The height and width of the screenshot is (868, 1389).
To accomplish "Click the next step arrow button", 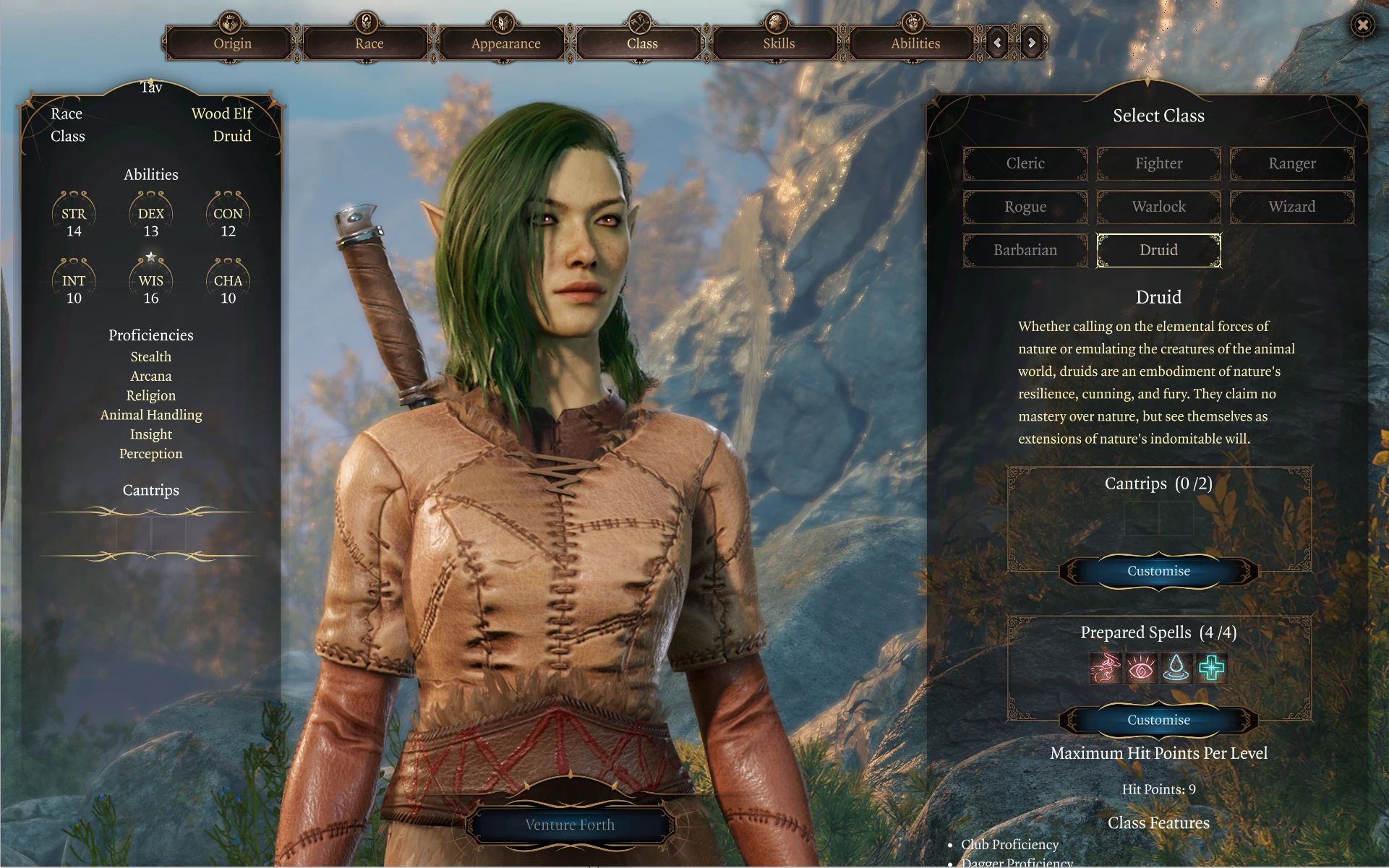I will click(1032, 43).
